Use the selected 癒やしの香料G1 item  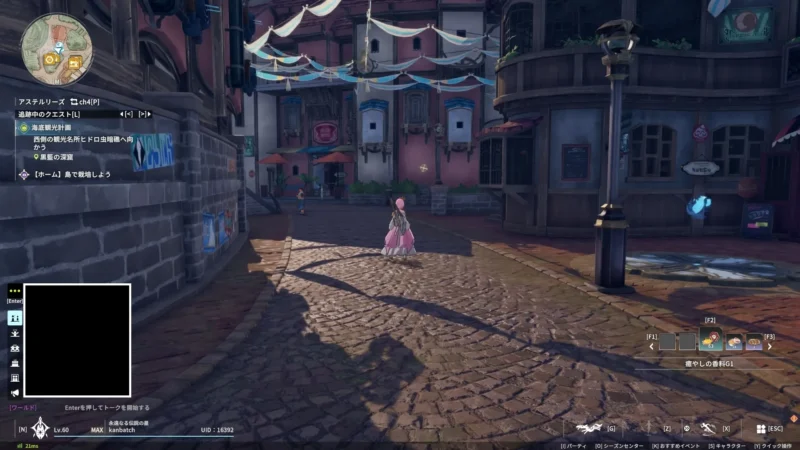coord(712,341)
